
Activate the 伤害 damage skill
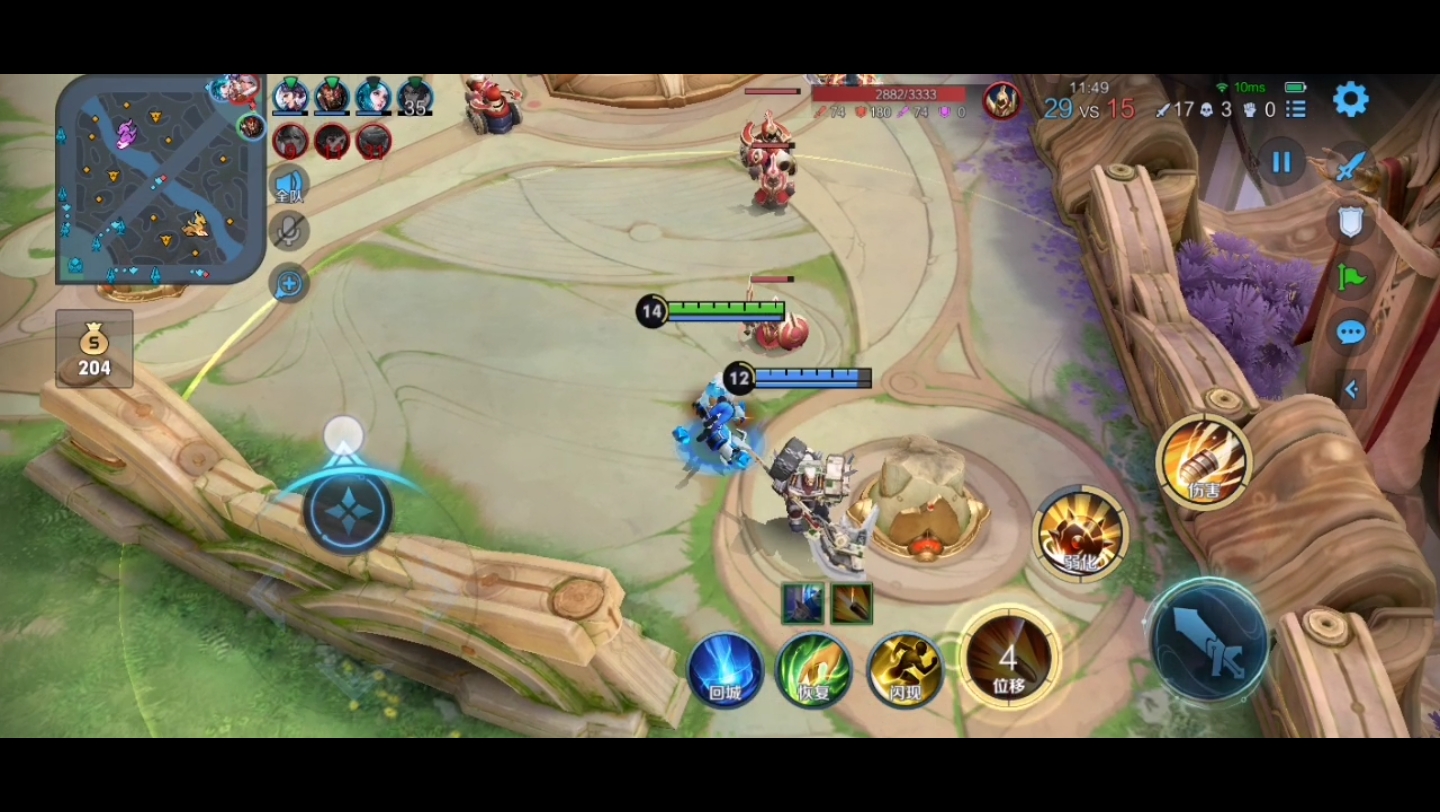(x=1204, y=462)
